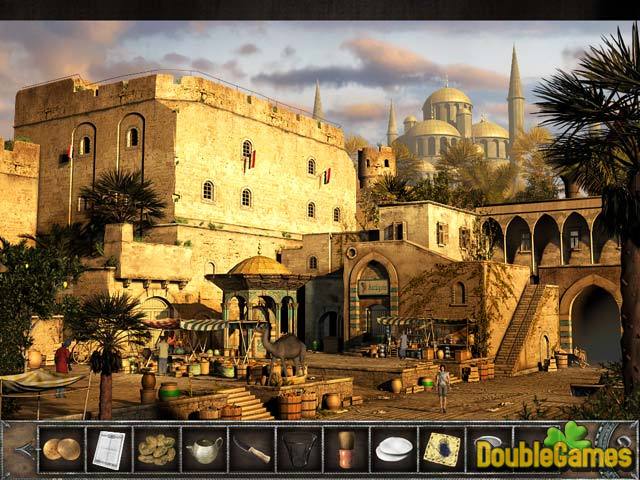The height and width of the screenshot is (480, 640).
Task: Select the shaving brush item
Action: coord(346,450)
